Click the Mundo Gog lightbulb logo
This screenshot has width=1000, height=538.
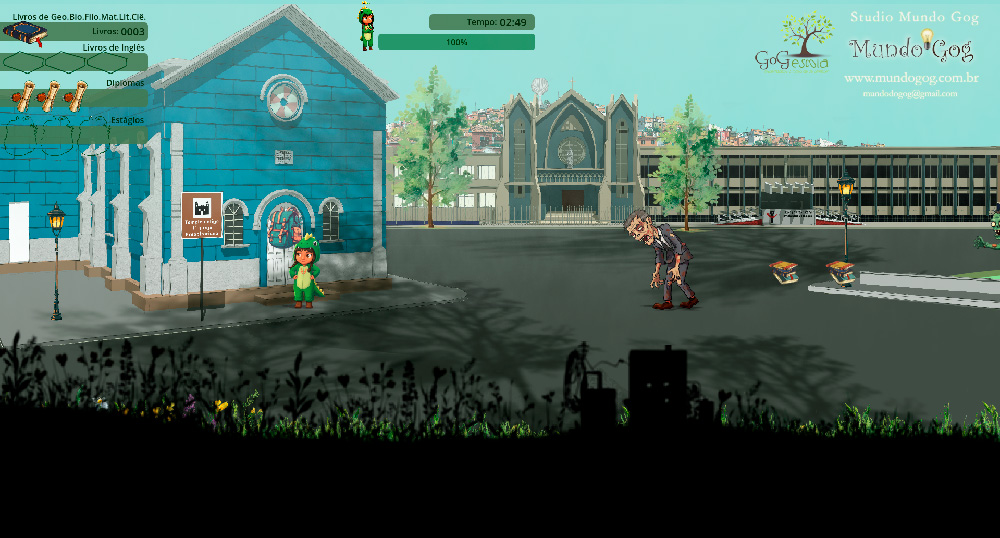[x=910, y=48]
